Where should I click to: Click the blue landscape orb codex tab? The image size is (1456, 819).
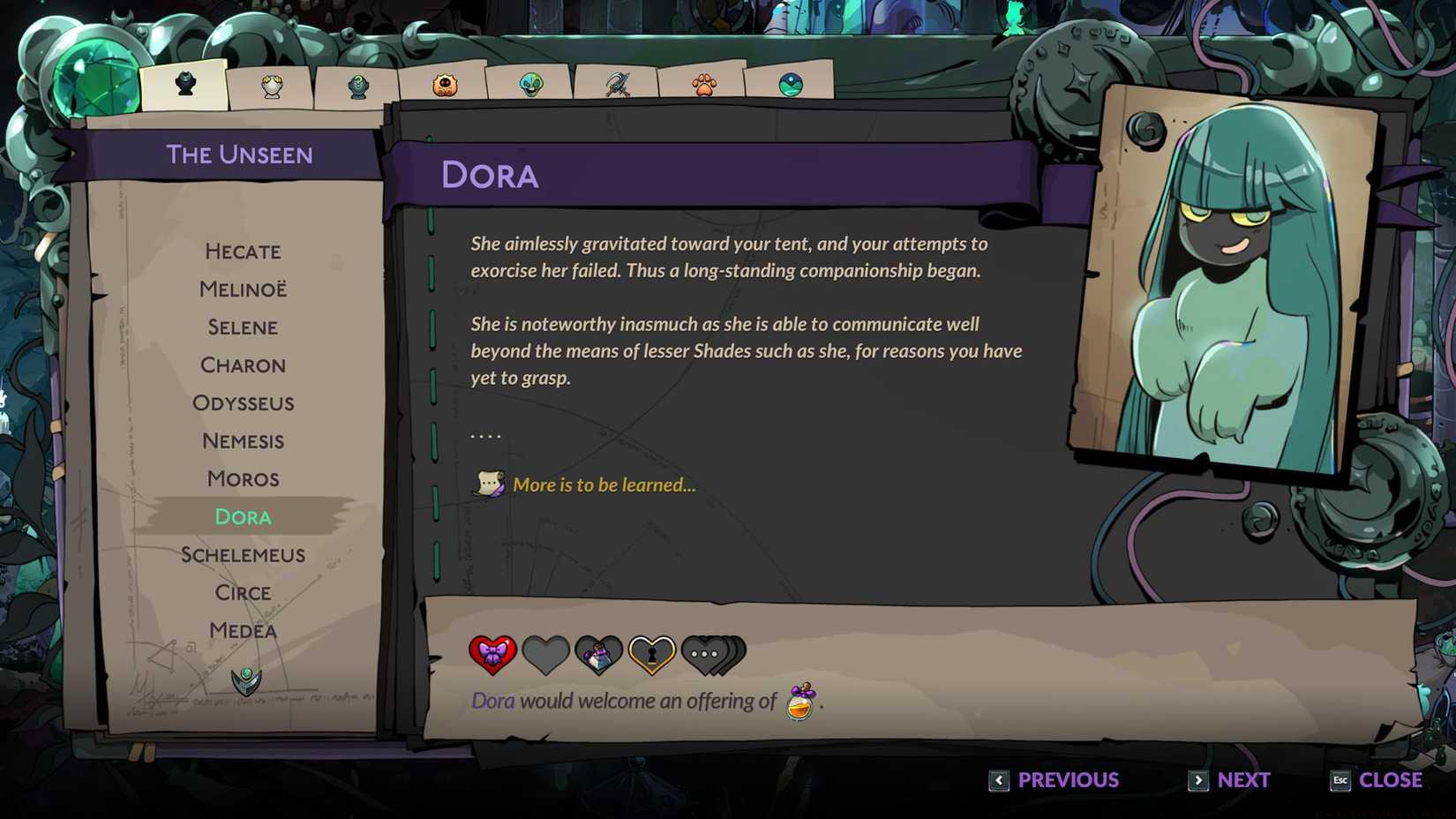[790, 84]
